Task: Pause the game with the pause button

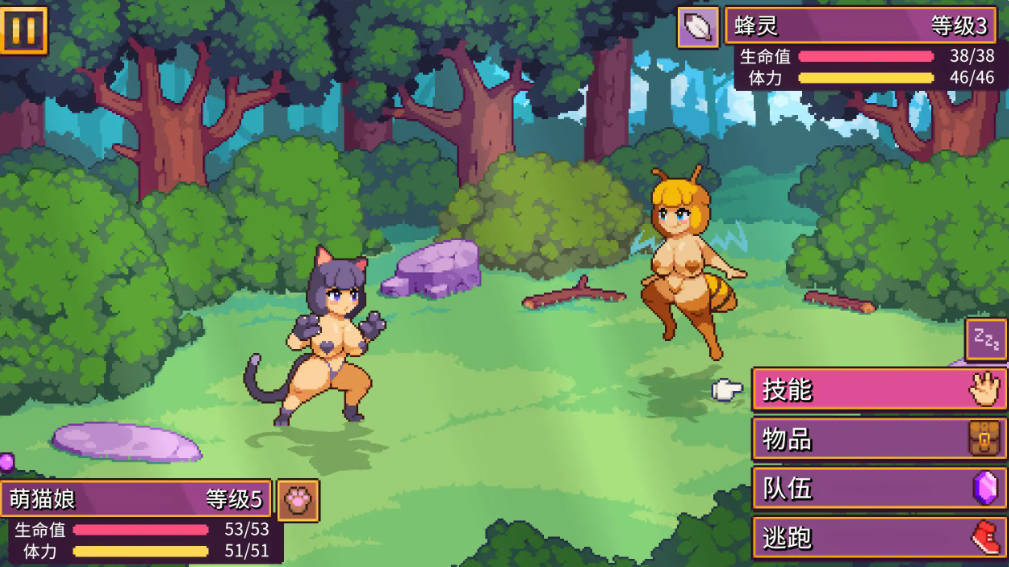Action: tap(24, 30)
